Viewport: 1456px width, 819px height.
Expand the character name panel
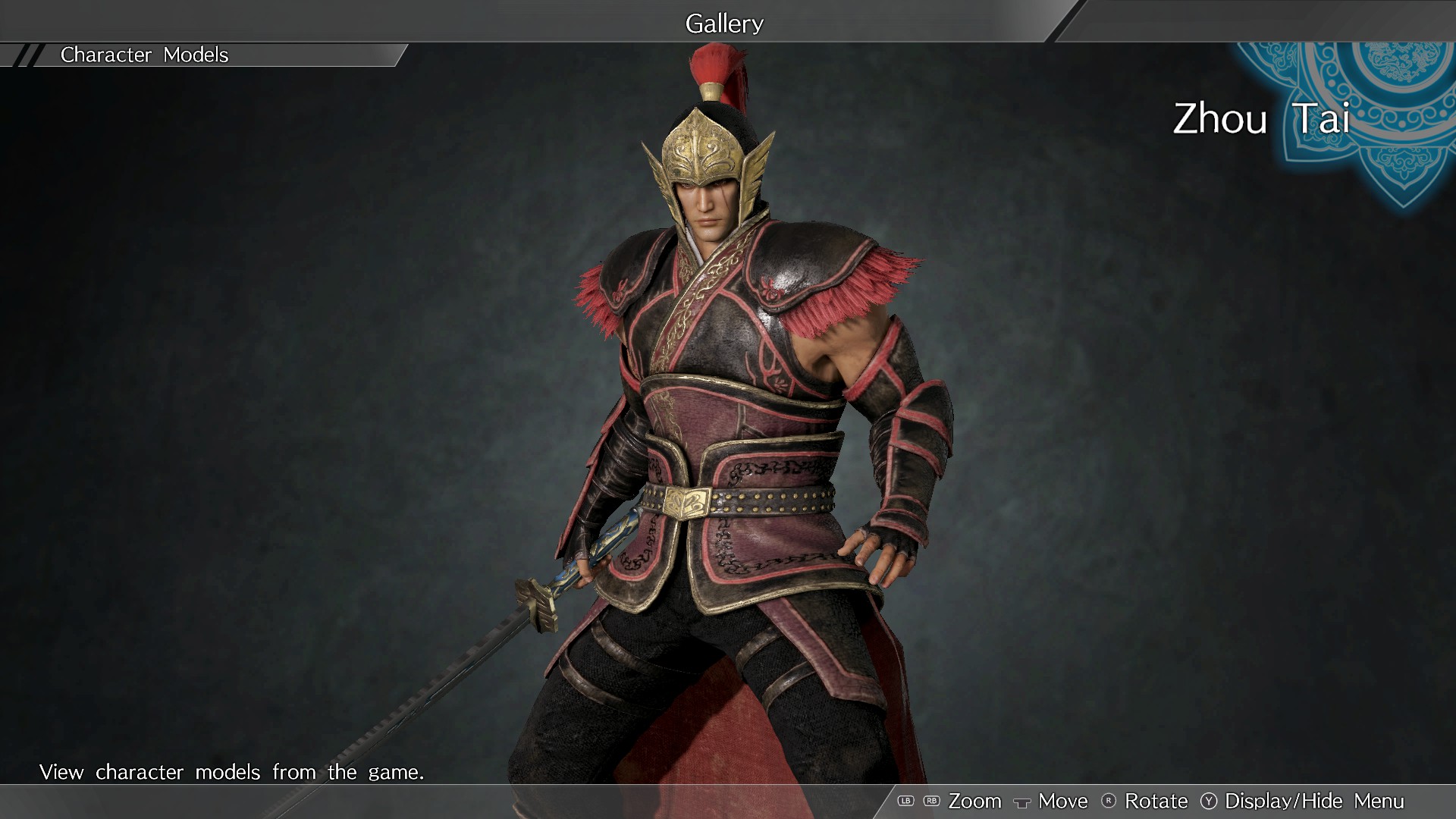(x=1261, y=120)
